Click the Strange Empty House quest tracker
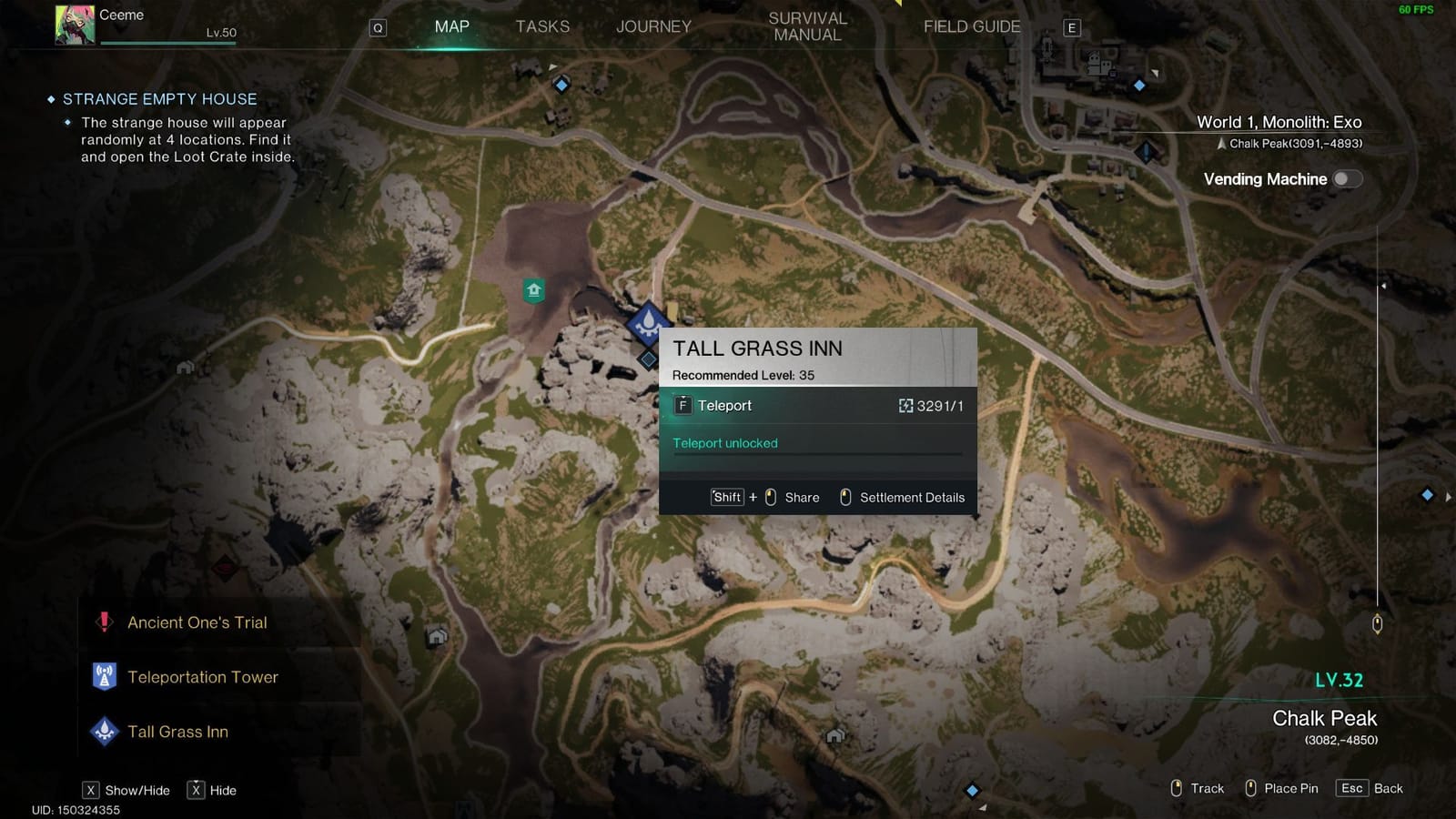The image size is (1456, 819). pyautogui.click(x=159, y=99)
